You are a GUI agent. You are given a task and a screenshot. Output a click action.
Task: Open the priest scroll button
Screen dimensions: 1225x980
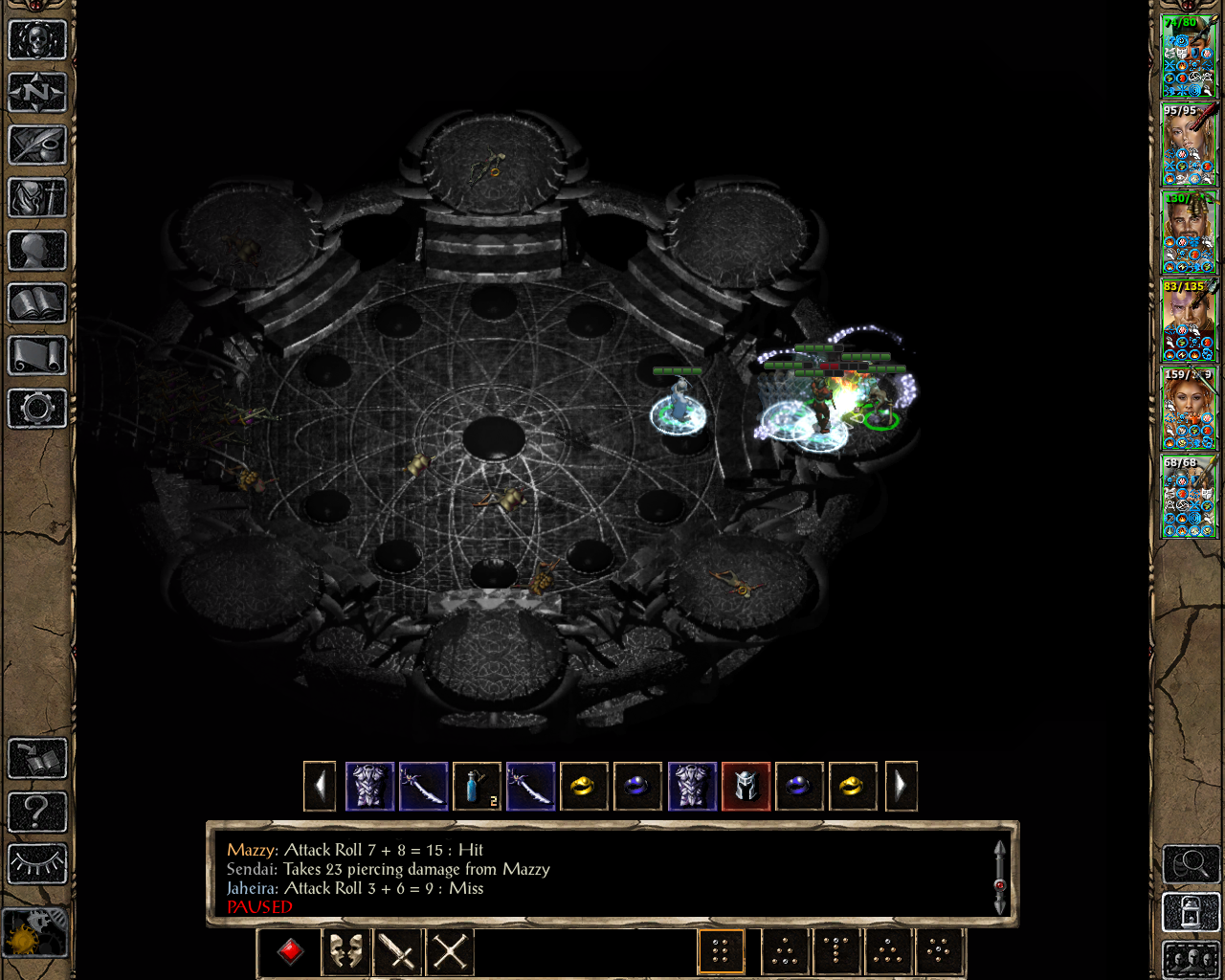(x=37, y=356)
